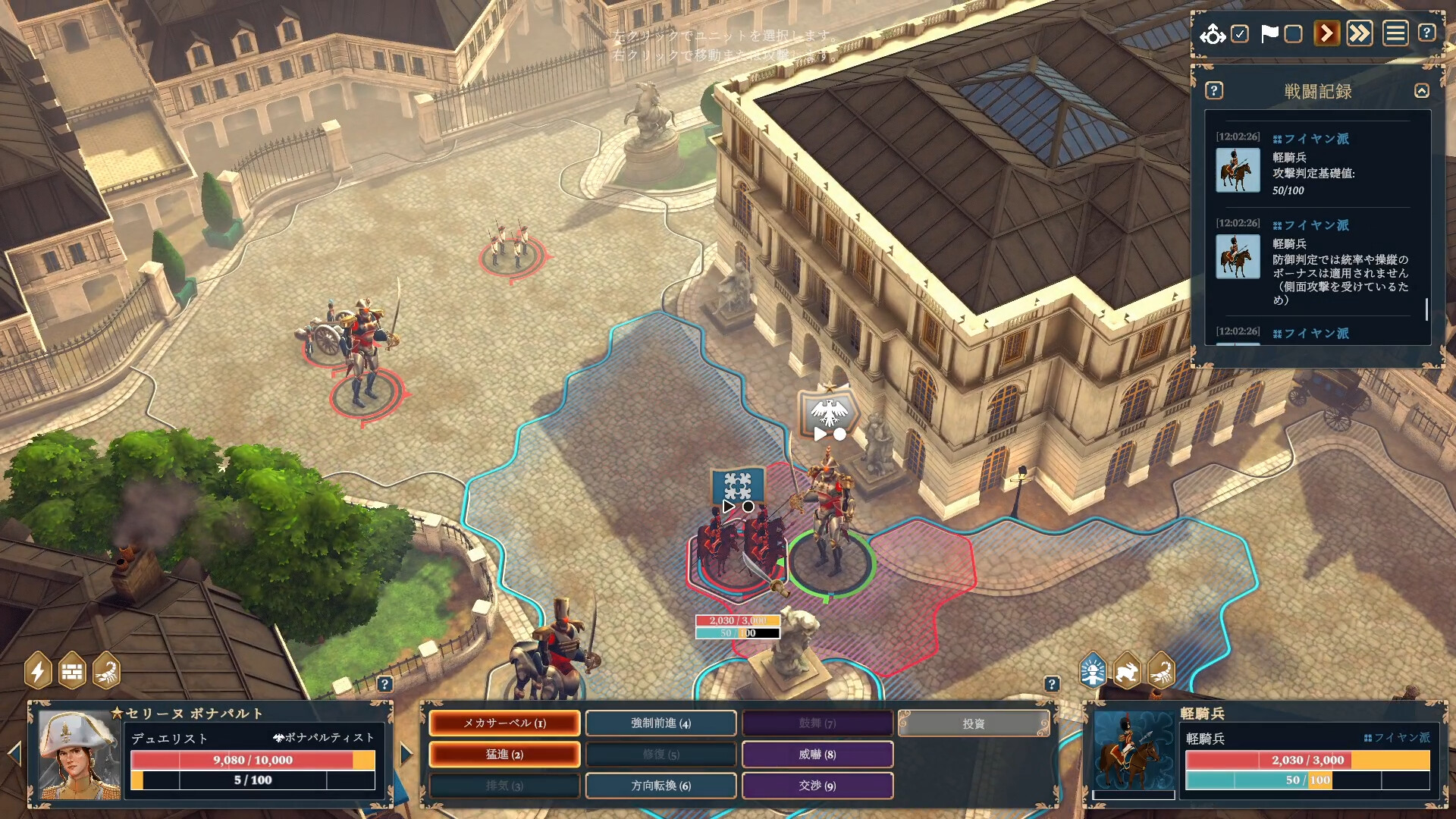Toggle the empty checkbox beside the white flag
The image size is (1456, 819).
click(1294, 34)
